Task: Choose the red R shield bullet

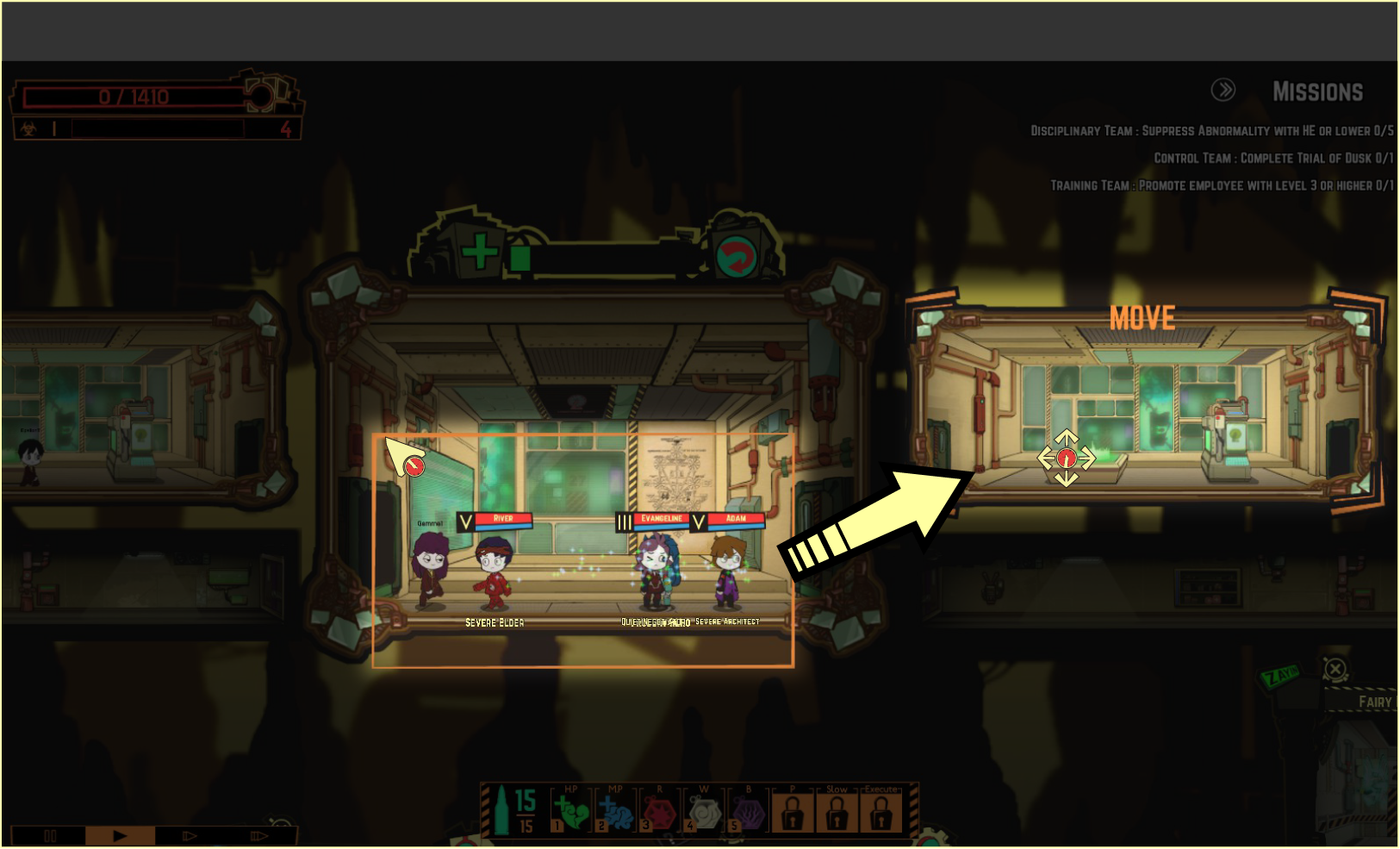Action: [x=659, y=812]
